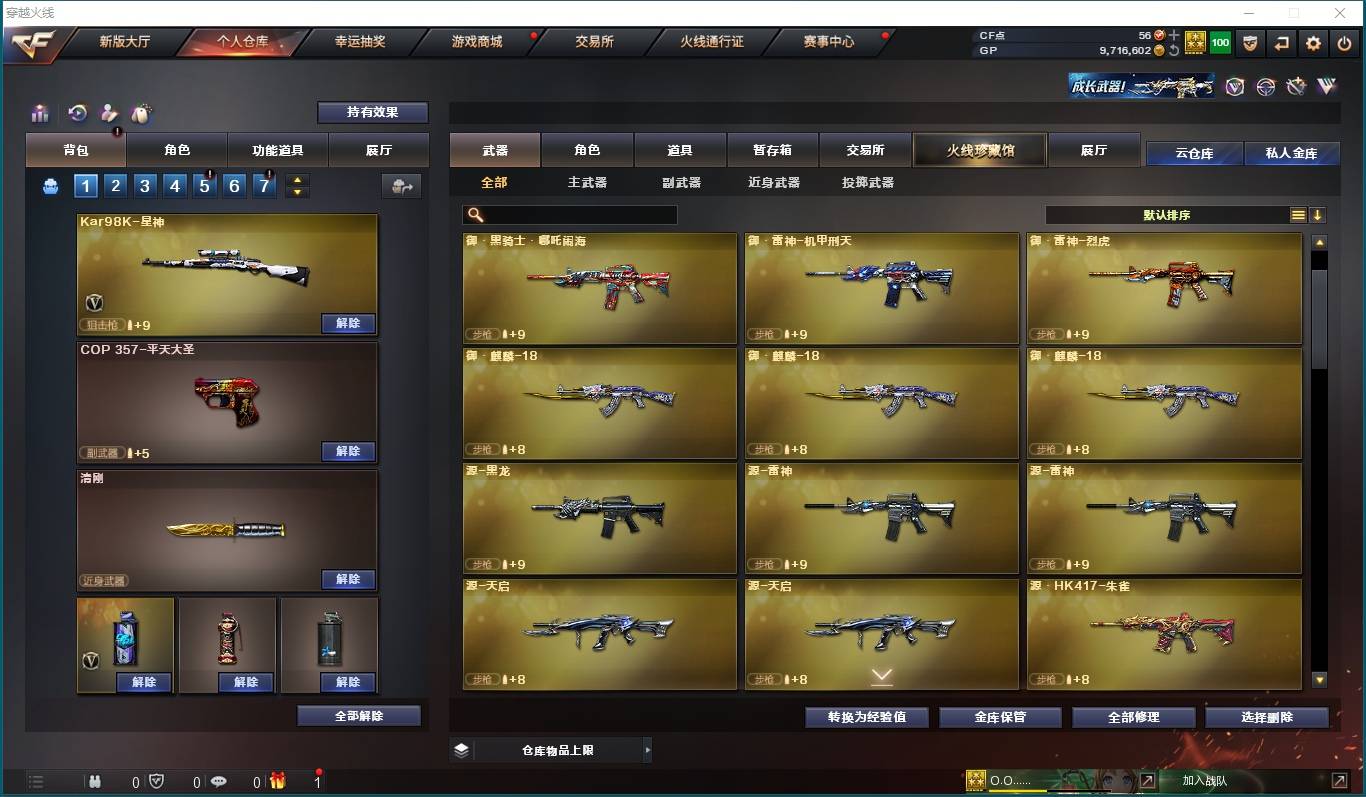1366x797 pixels.
Task: Open the game settings gear icon
Action: point(1312,43)
